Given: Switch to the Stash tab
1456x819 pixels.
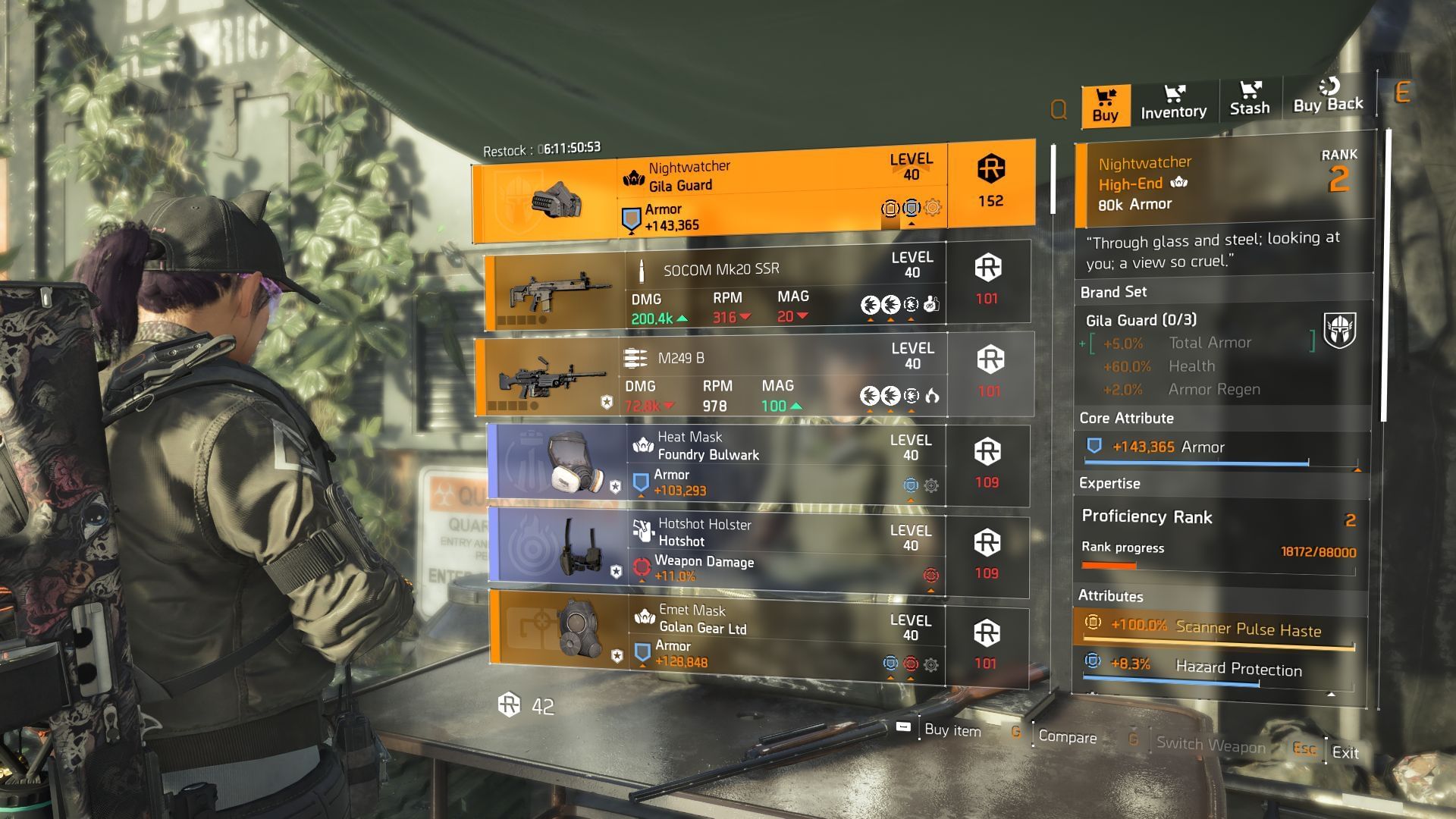Looking at the screenshot, I should [1249, 100].
